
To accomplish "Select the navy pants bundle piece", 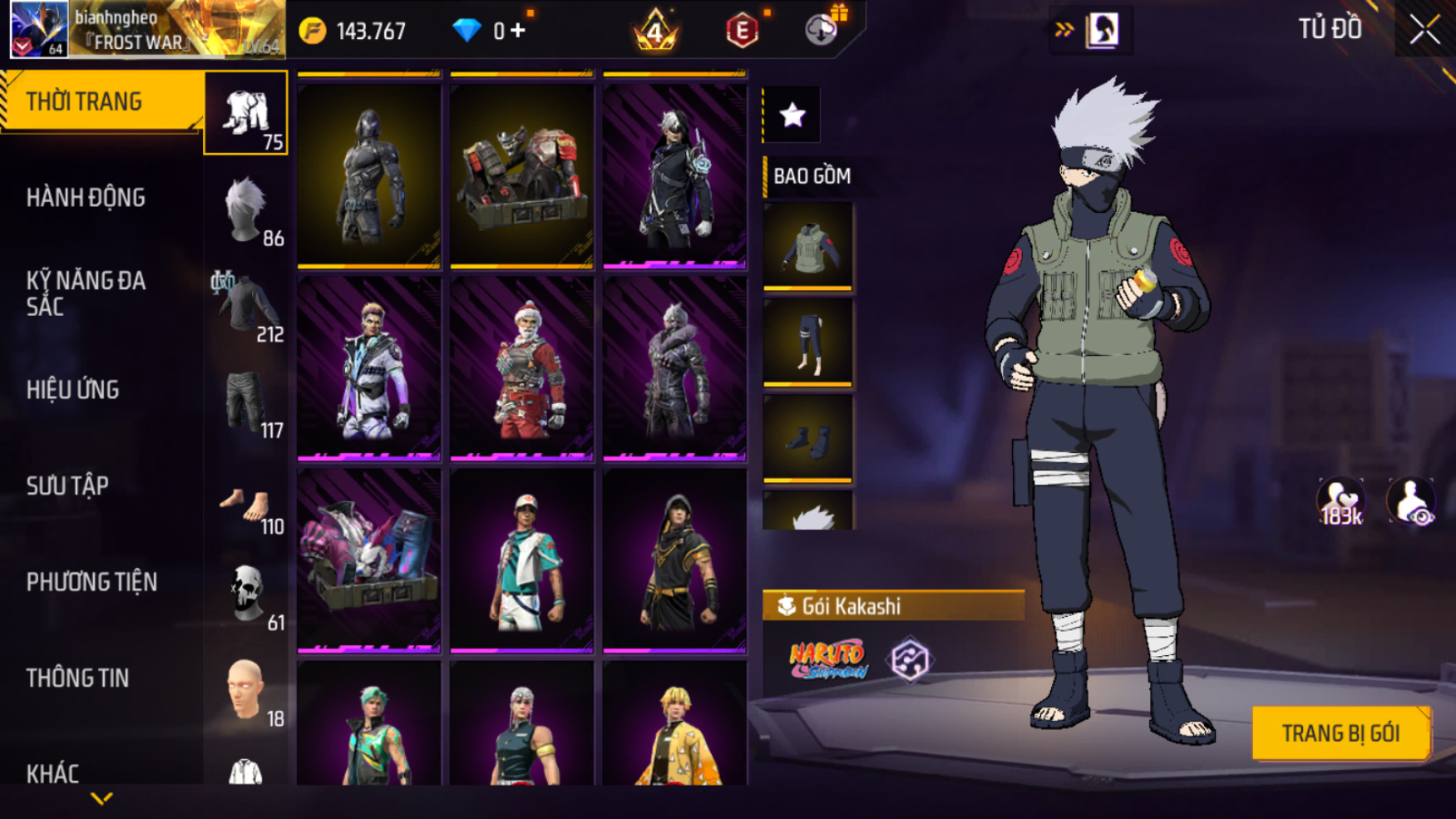I will tap(807, 342).
